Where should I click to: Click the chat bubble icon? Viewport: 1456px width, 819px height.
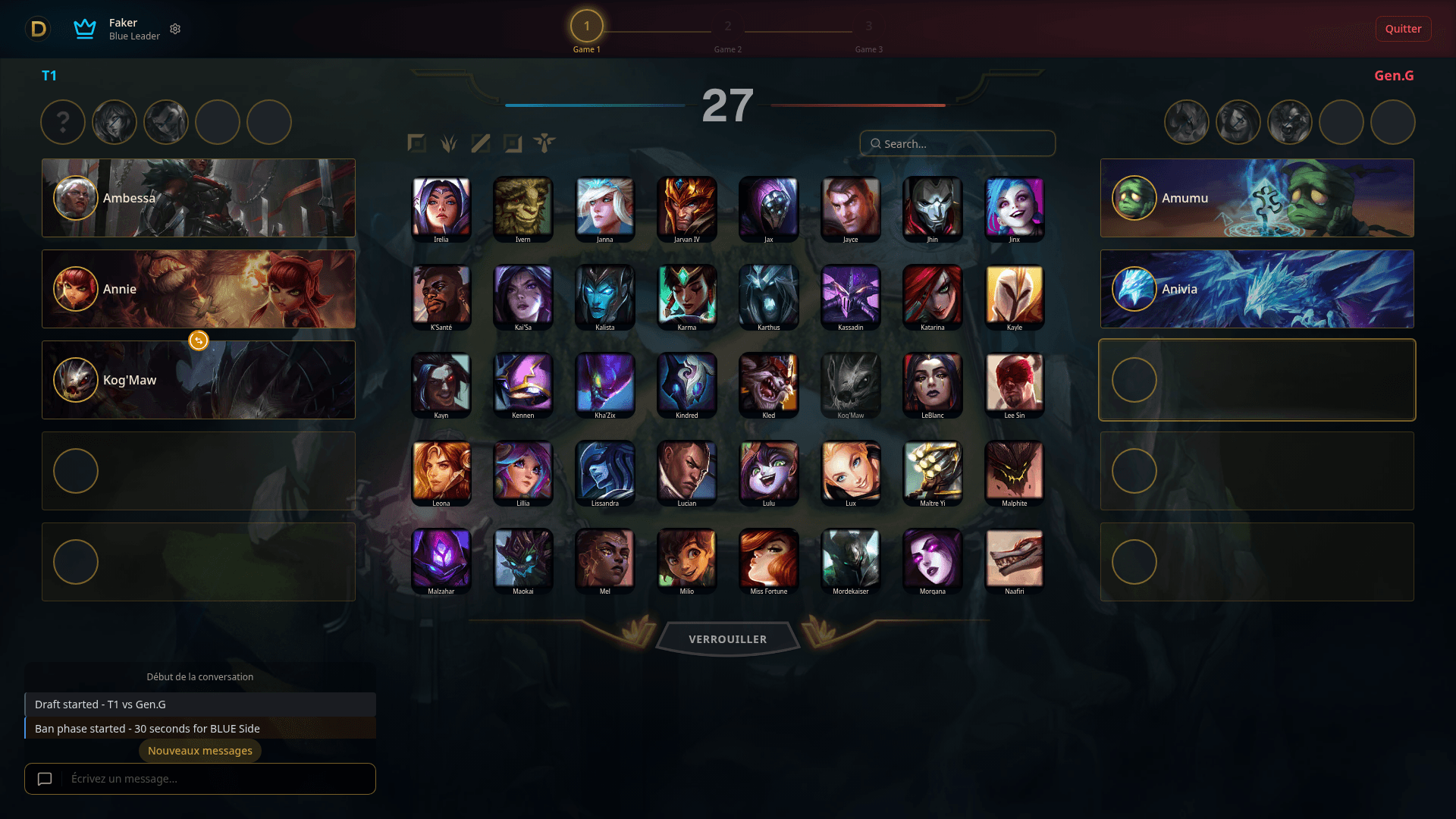45,779
